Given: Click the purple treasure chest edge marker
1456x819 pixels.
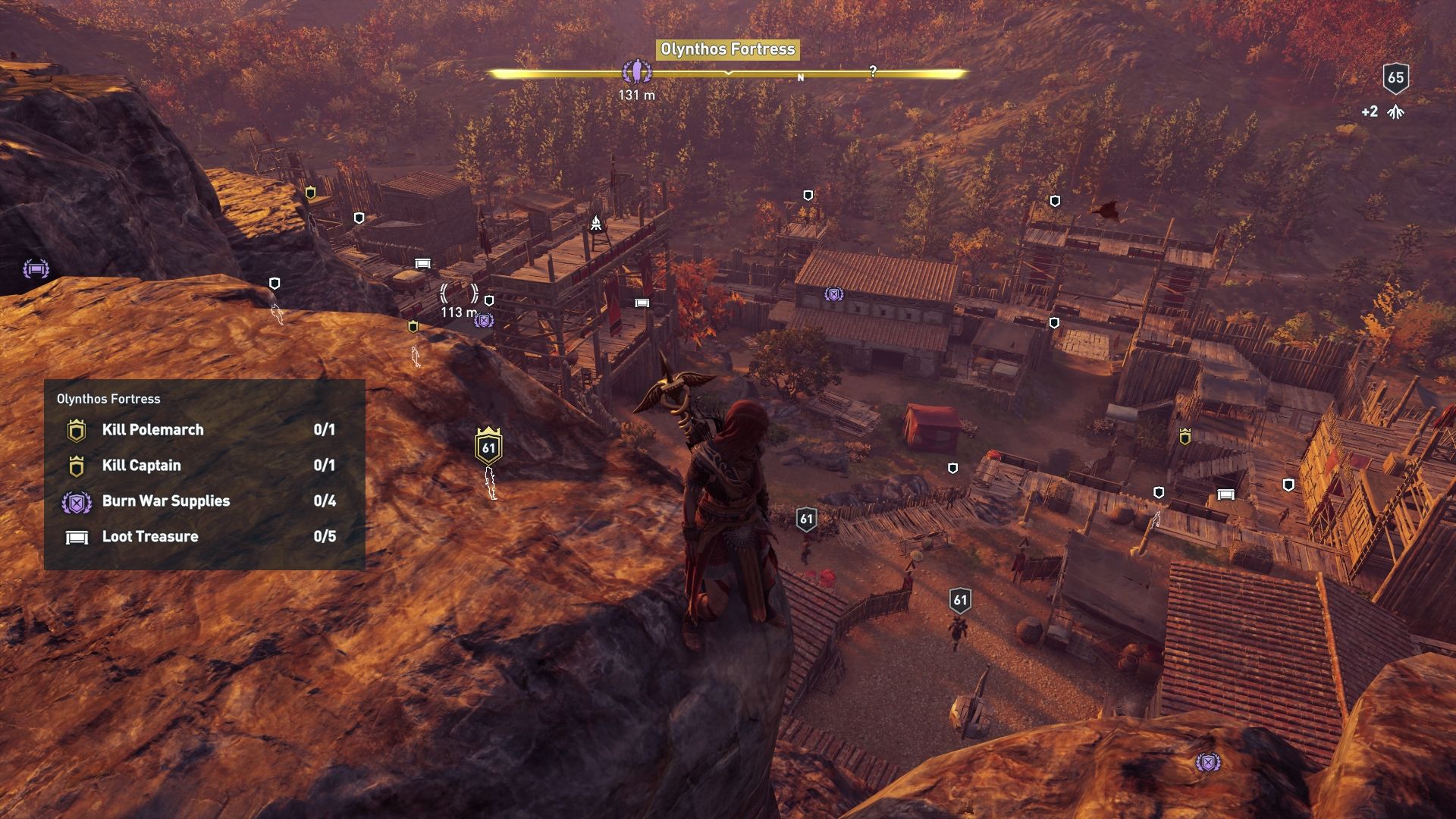Looking at the screenshot, I should (x=36, y=268).
